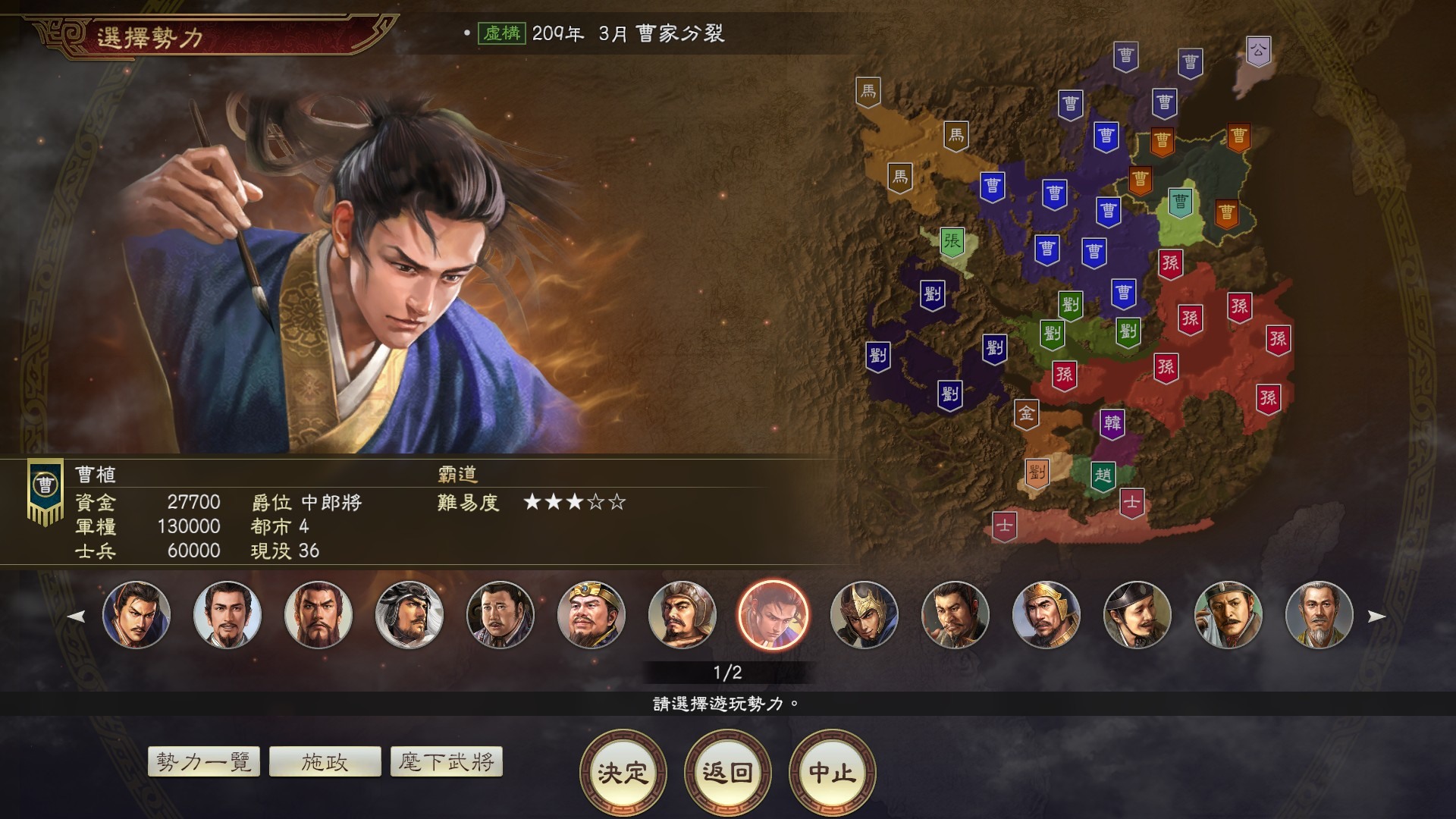
Task: Open the 麾下武將 officer list
Action: coord(446,761)
